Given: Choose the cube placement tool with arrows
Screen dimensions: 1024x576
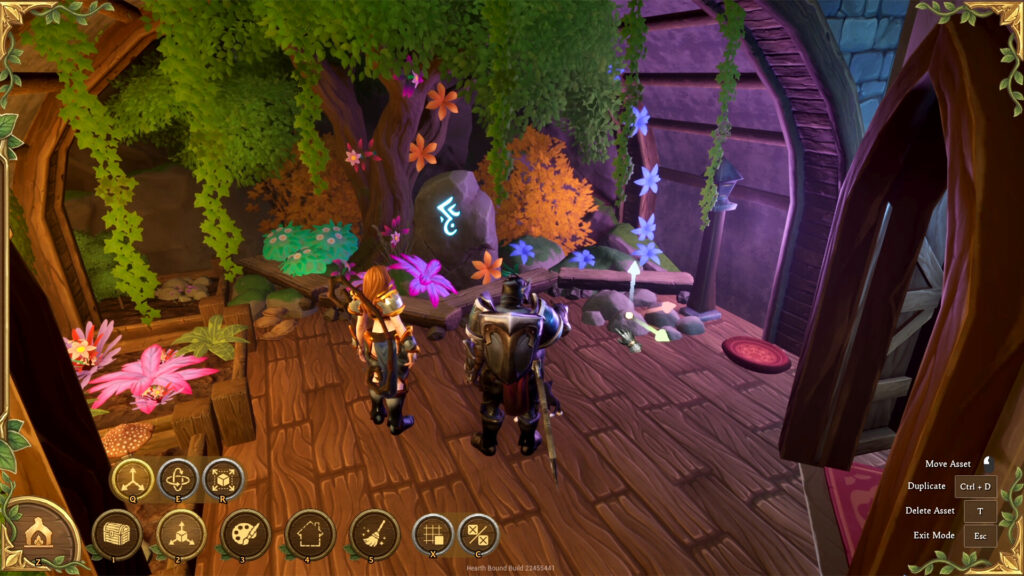Looking at the screenshot, I should [x=181, y=534].
